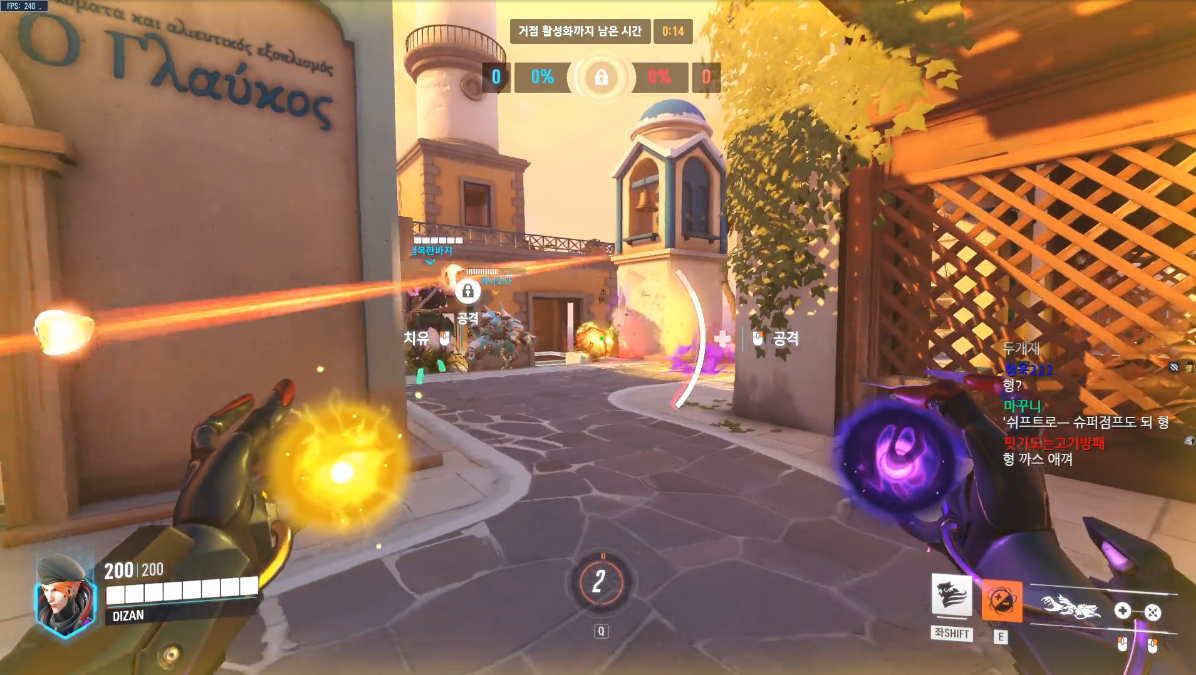Click the Moira weapon icon
This screenshot has height=675, width=1196.
(1071, 604)
